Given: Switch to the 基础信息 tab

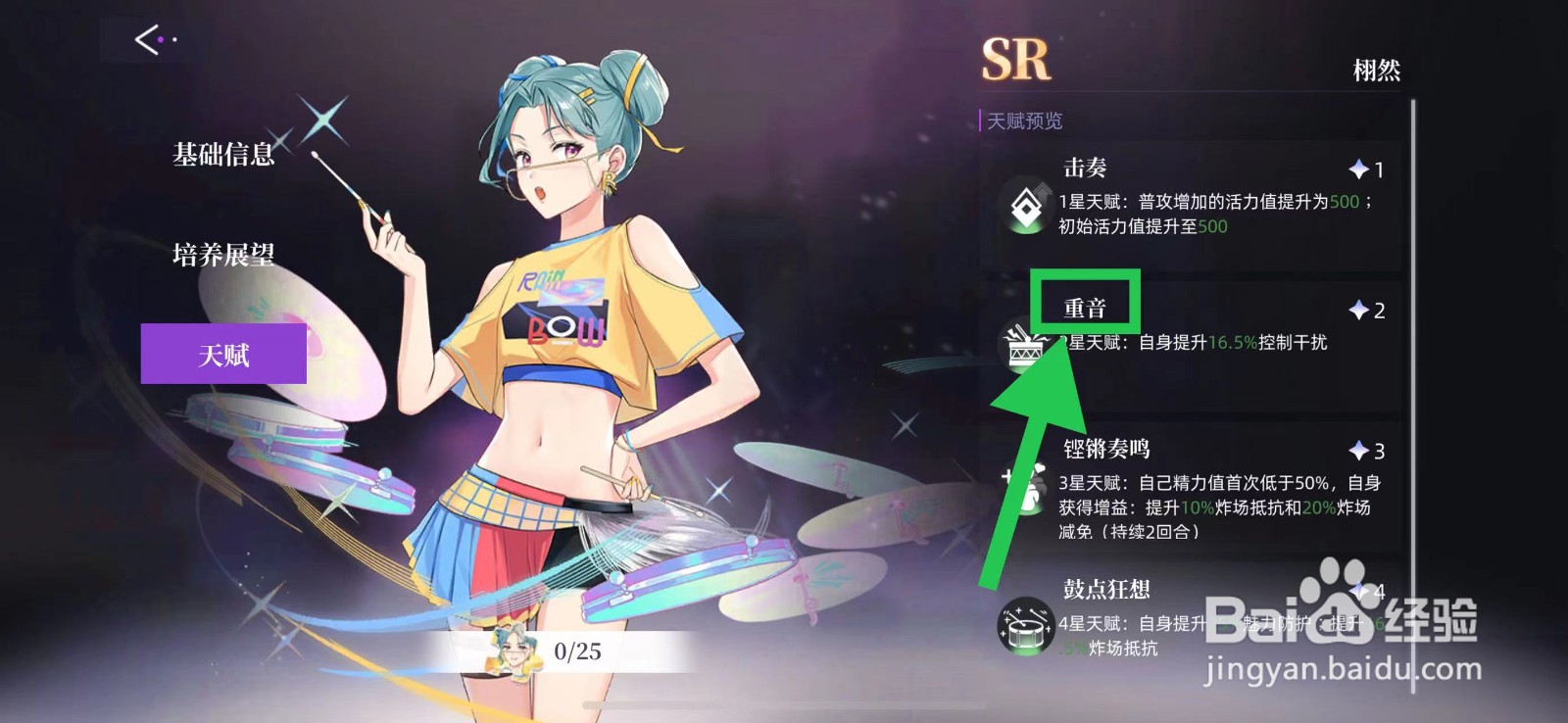Looking at the screenshot, I should tap(222, 153).
